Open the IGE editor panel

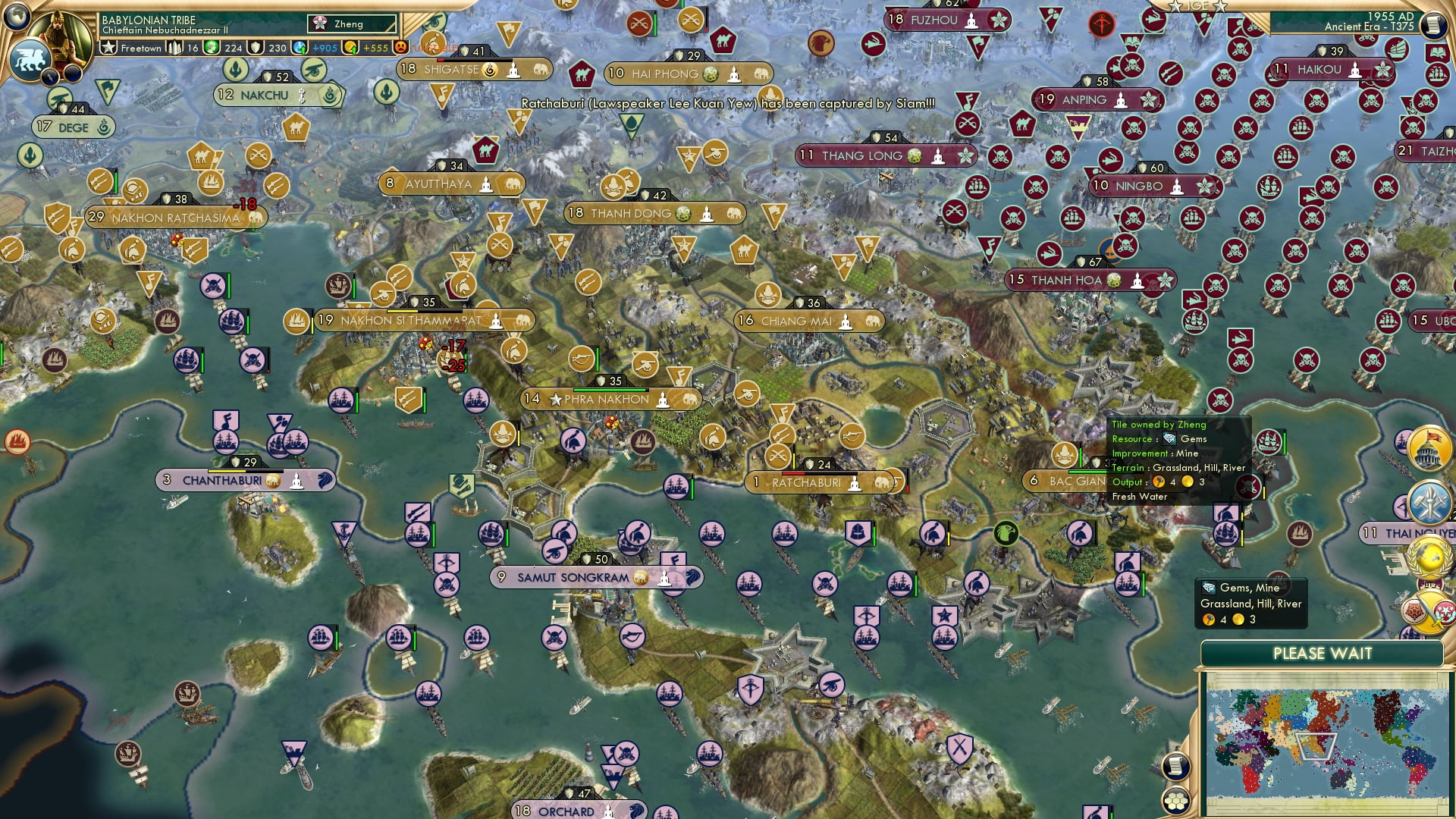pos(1197,5)
